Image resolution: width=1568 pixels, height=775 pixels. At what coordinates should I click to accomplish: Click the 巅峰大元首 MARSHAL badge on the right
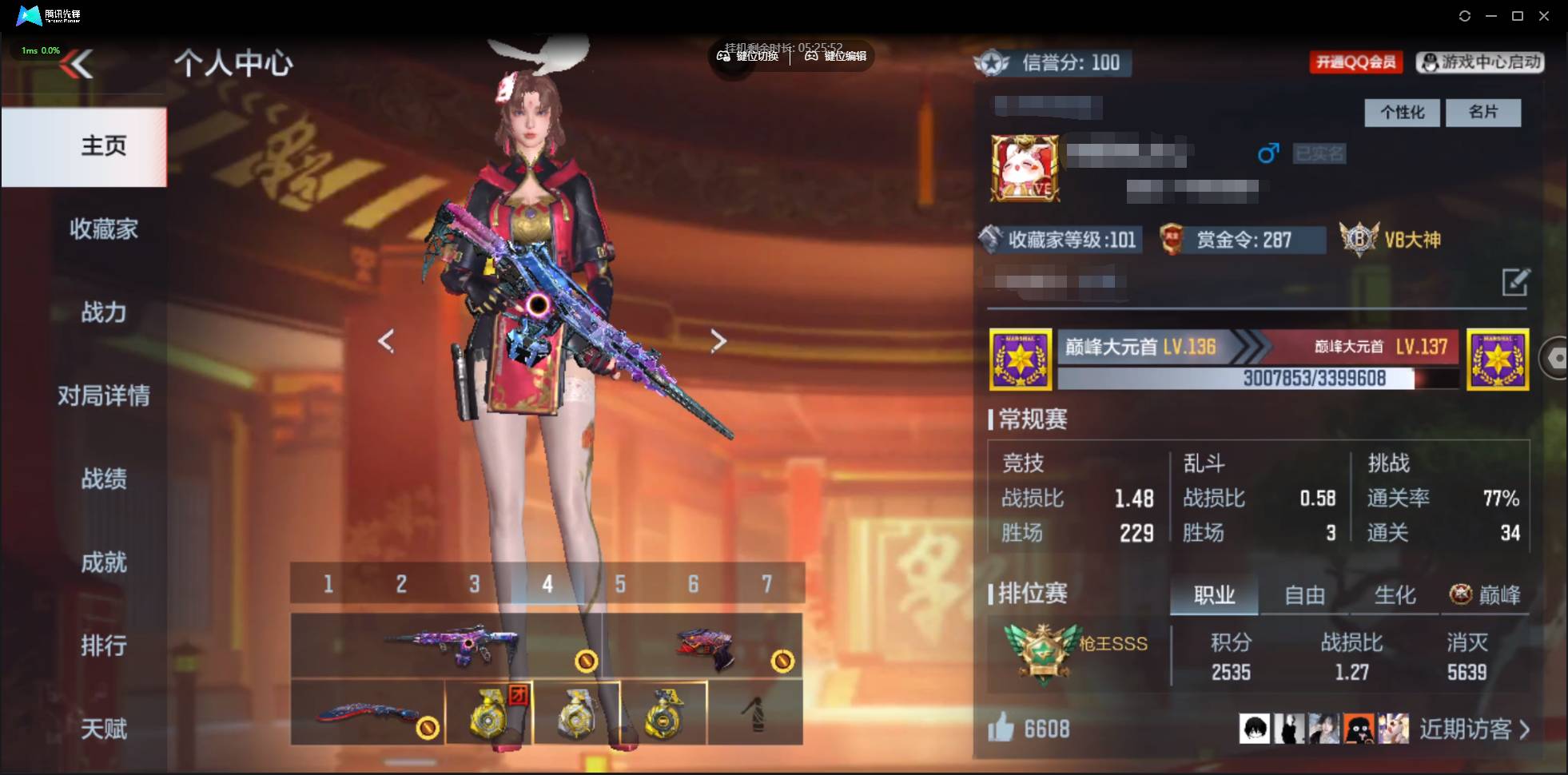[x=1497, y=359]
